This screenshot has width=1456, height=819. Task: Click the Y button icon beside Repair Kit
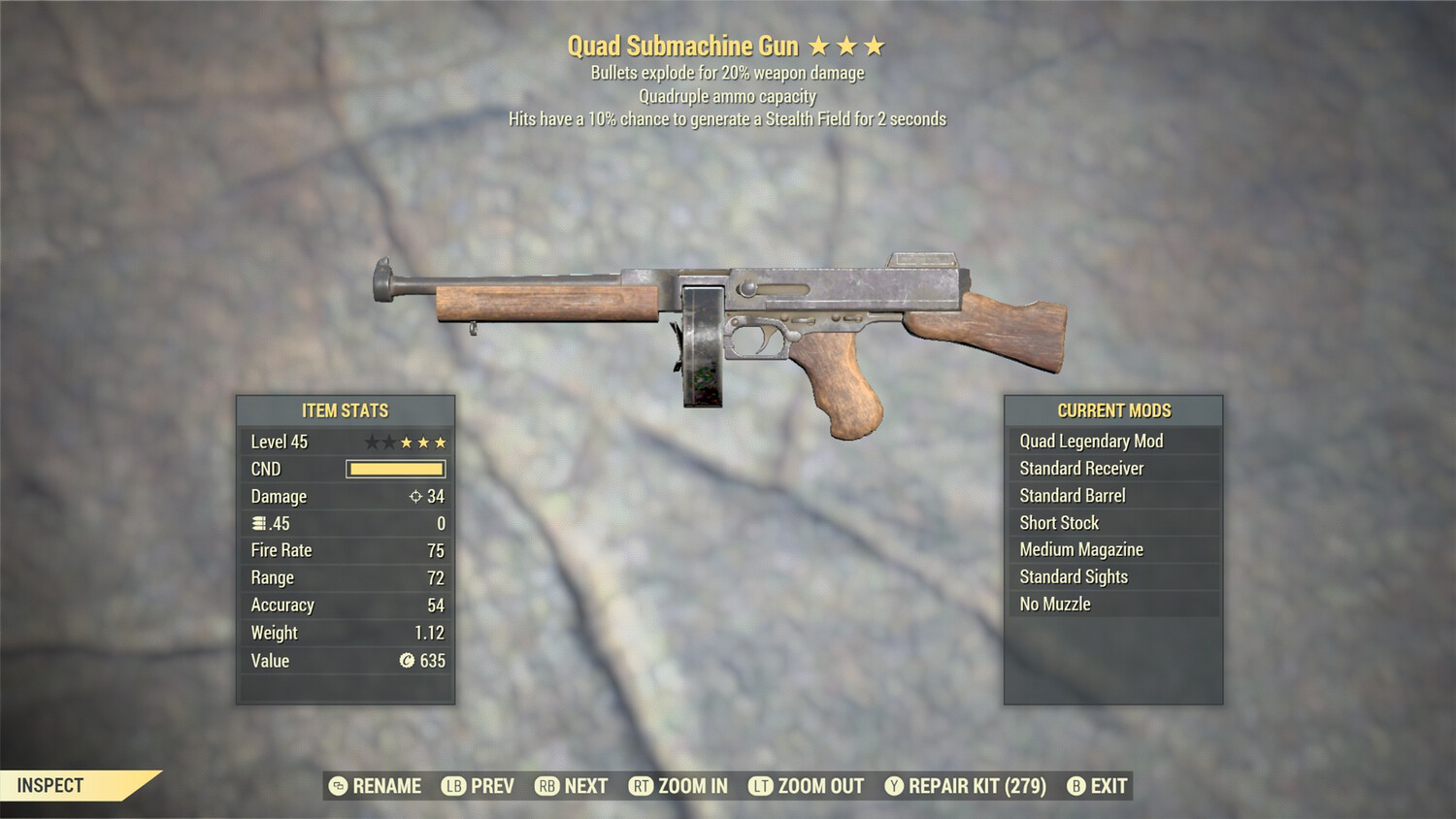[893, 786]
